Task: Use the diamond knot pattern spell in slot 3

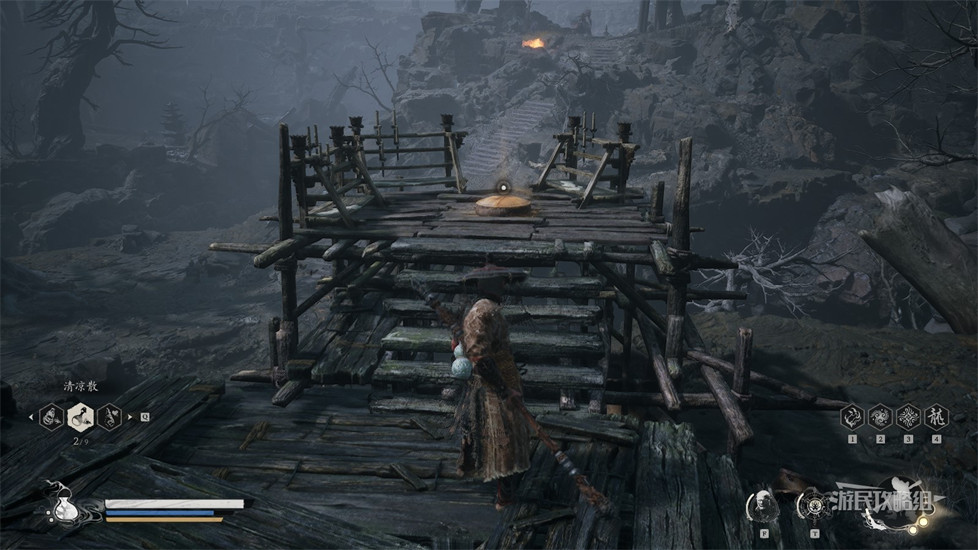Action: coord(909,416)
